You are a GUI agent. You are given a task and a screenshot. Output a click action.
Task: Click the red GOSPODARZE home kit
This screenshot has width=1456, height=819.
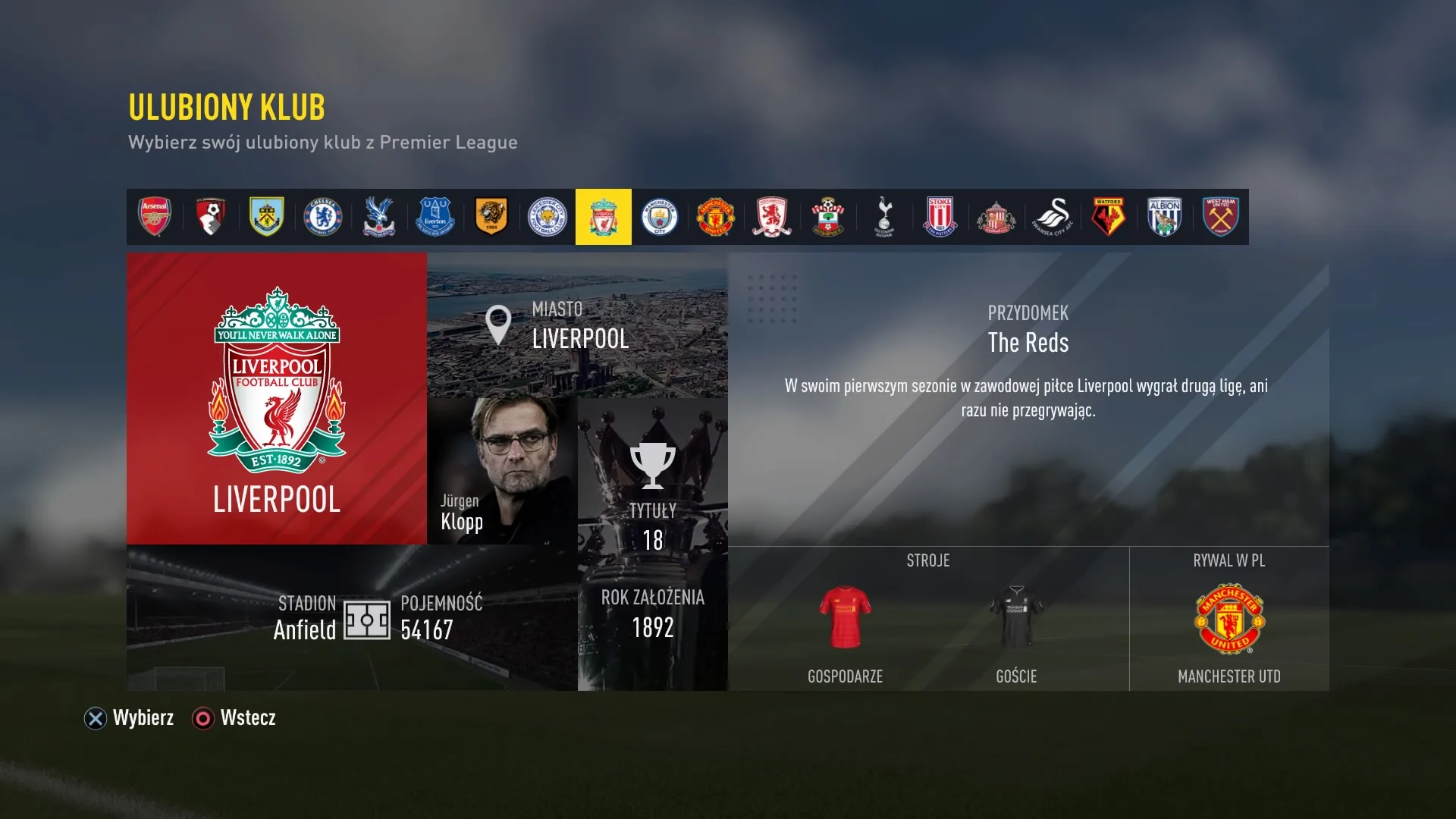844,618
